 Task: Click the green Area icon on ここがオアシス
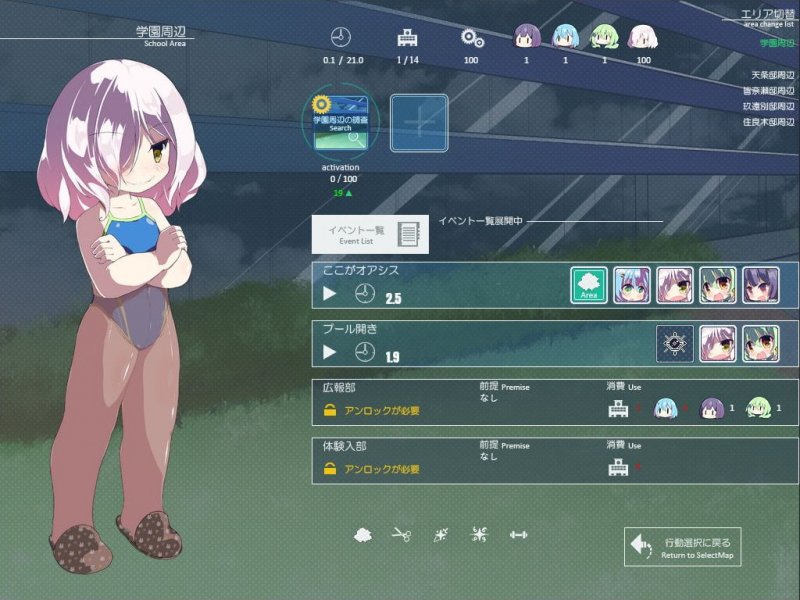pyautogui.click(x=589, y=286)
